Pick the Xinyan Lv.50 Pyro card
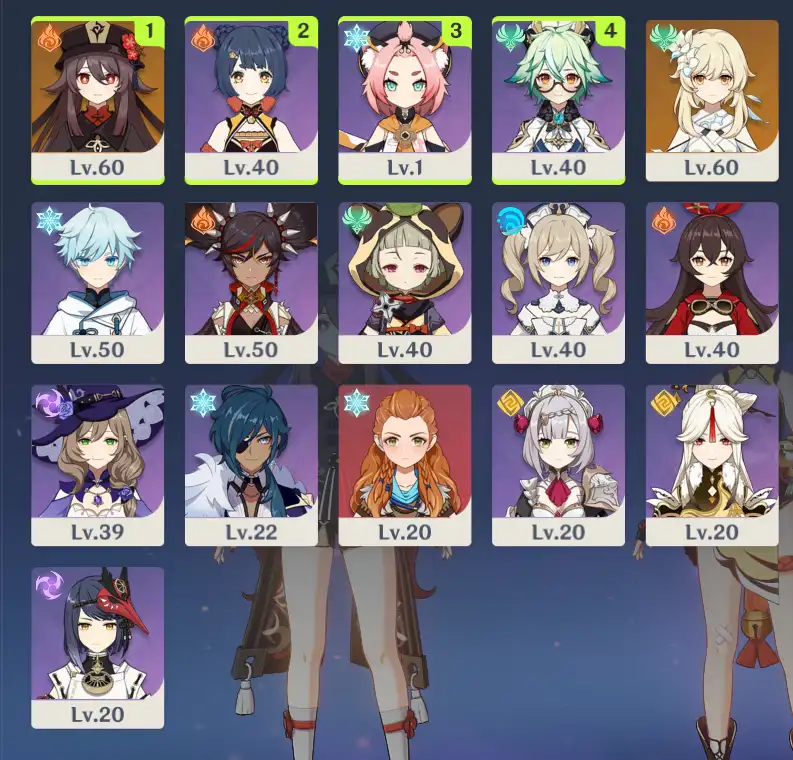This screenshot has height=760, width=793. (x=251, y=282)
